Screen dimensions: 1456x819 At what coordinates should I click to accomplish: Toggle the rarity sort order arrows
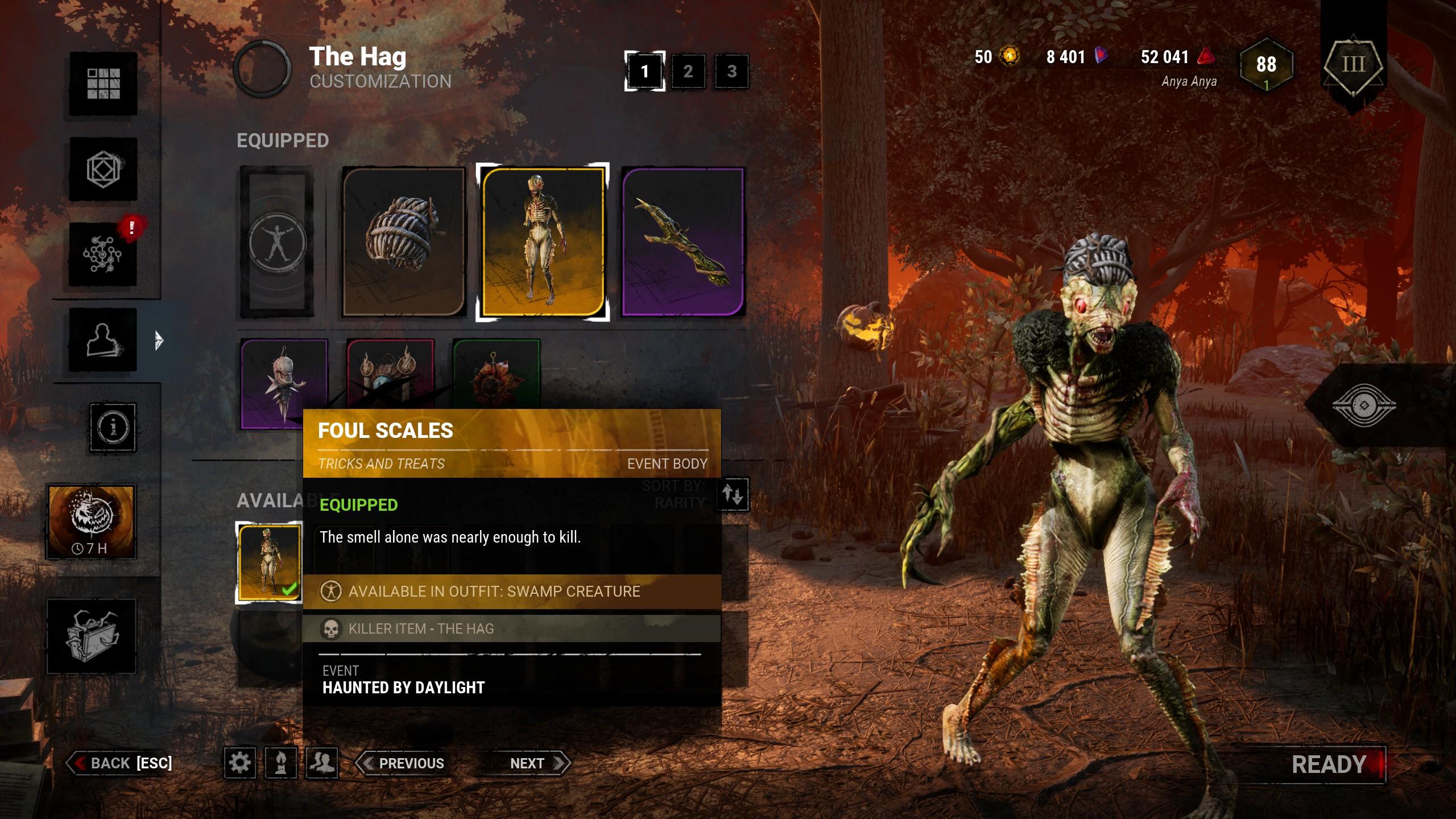(x=733, y=494)
